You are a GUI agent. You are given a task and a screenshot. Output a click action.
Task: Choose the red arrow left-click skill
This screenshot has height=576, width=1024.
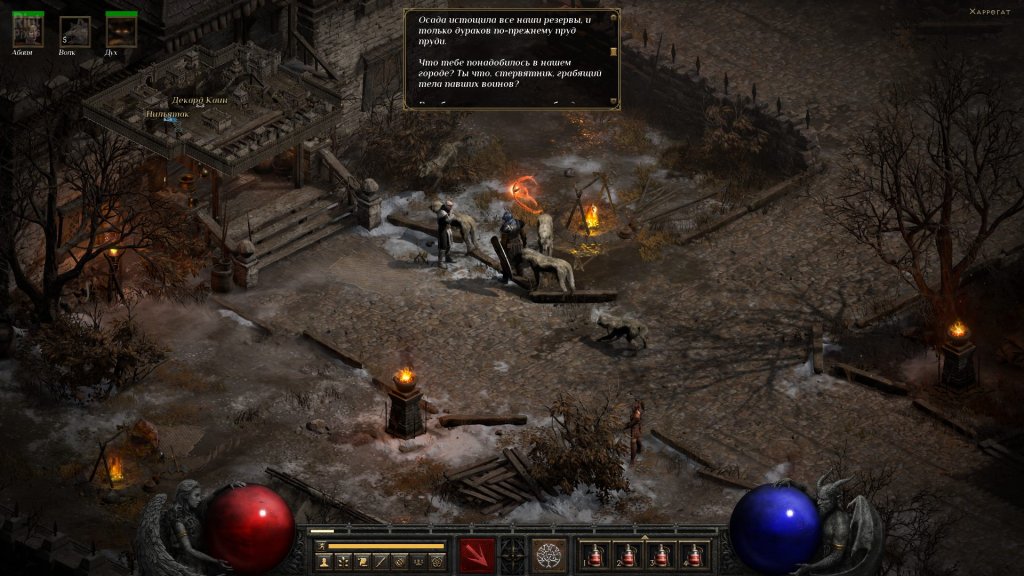pos(477,554)
